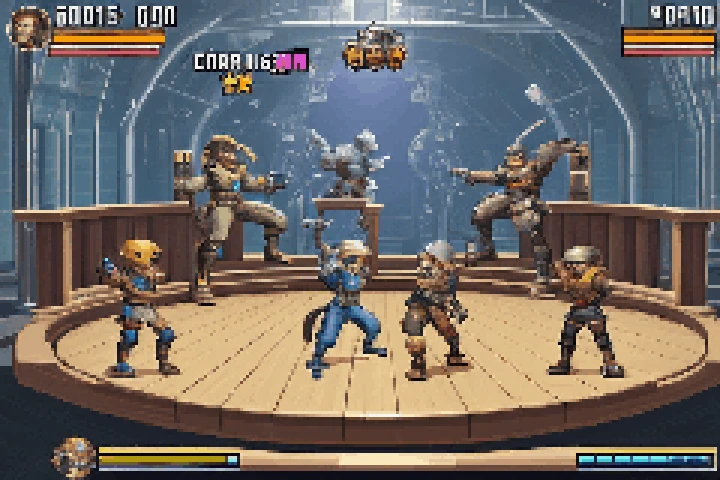Select the gold emblem icon at top center
Image resolution: width=720 pixels, height=480 pixels.
[375, 48]
